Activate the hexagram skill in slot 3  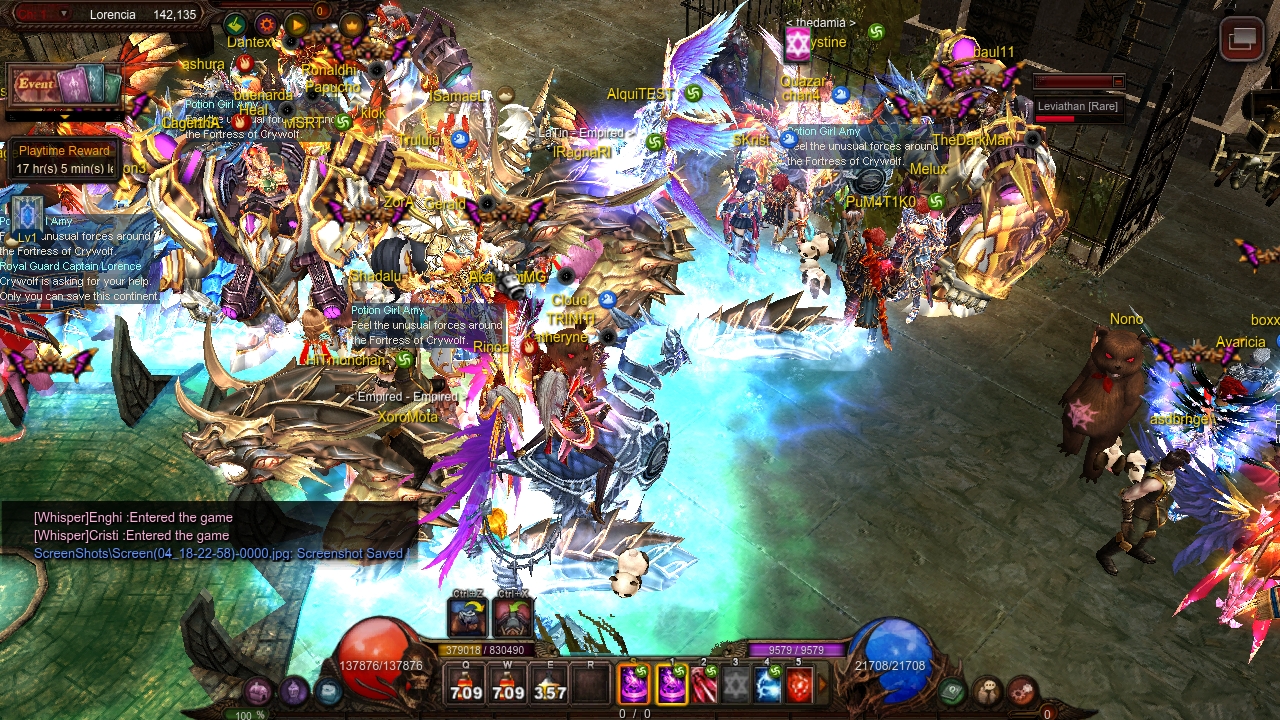(x=736, y=685)
